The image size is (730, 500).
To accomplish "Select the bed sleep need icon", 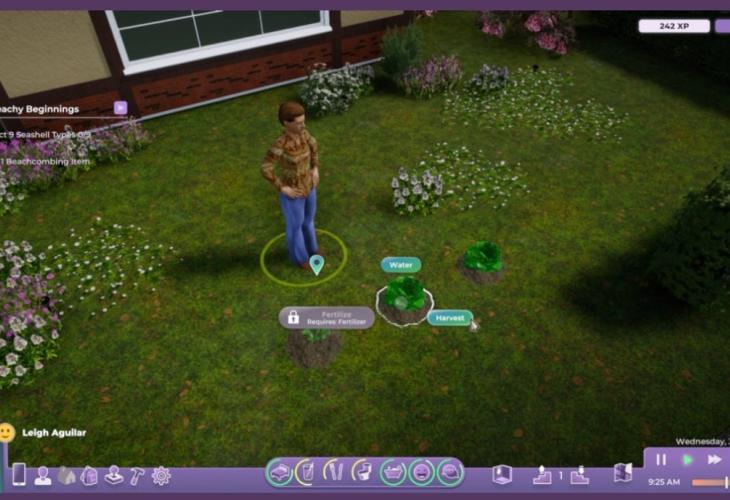I will pyautogui.click(x=281, y=471).
